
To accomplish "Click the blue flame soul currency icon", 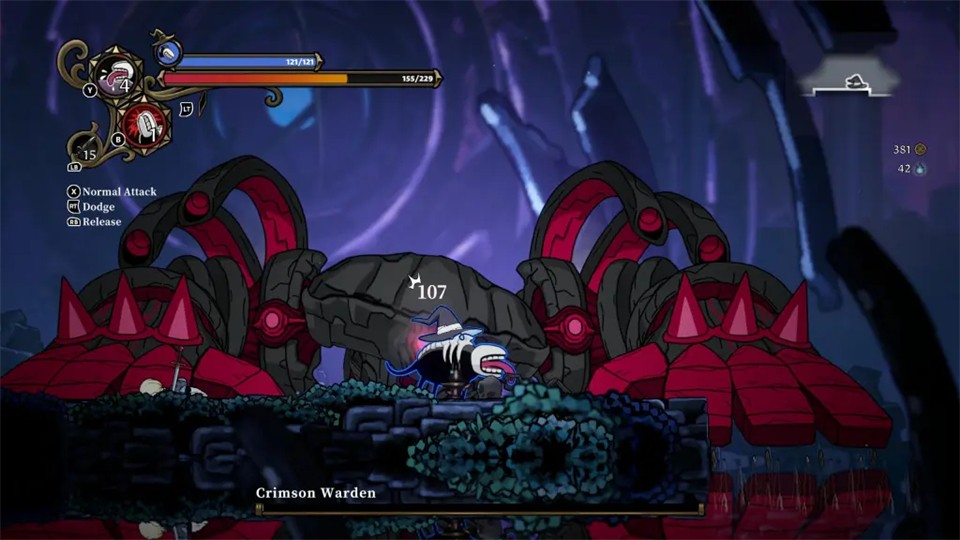I will 920,169.
